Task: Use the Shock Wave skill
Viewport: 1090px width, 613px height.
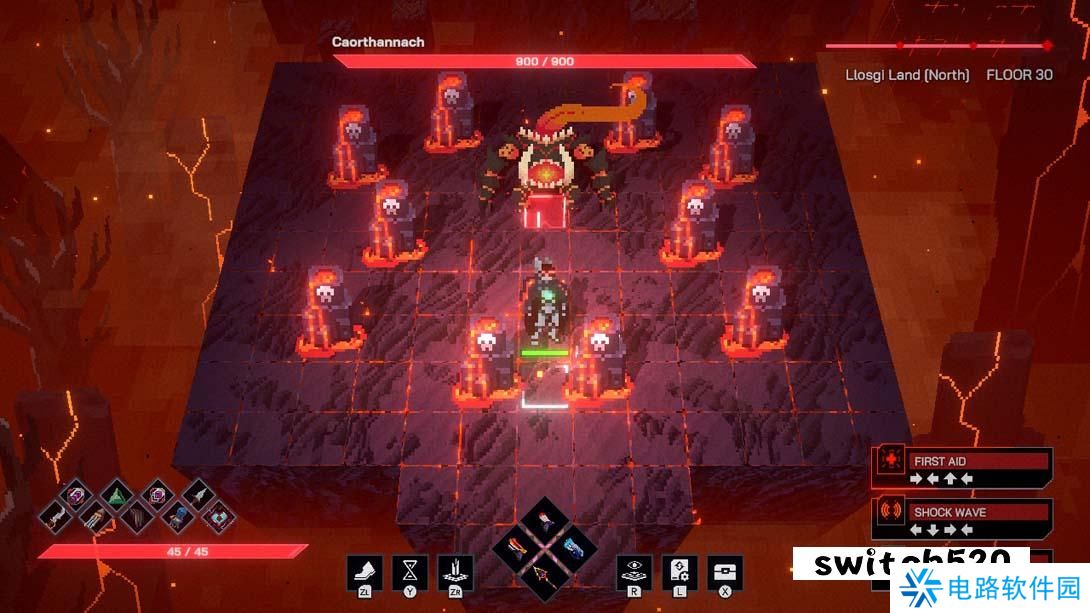Action: pyautogui.click(x=962, y=518)
